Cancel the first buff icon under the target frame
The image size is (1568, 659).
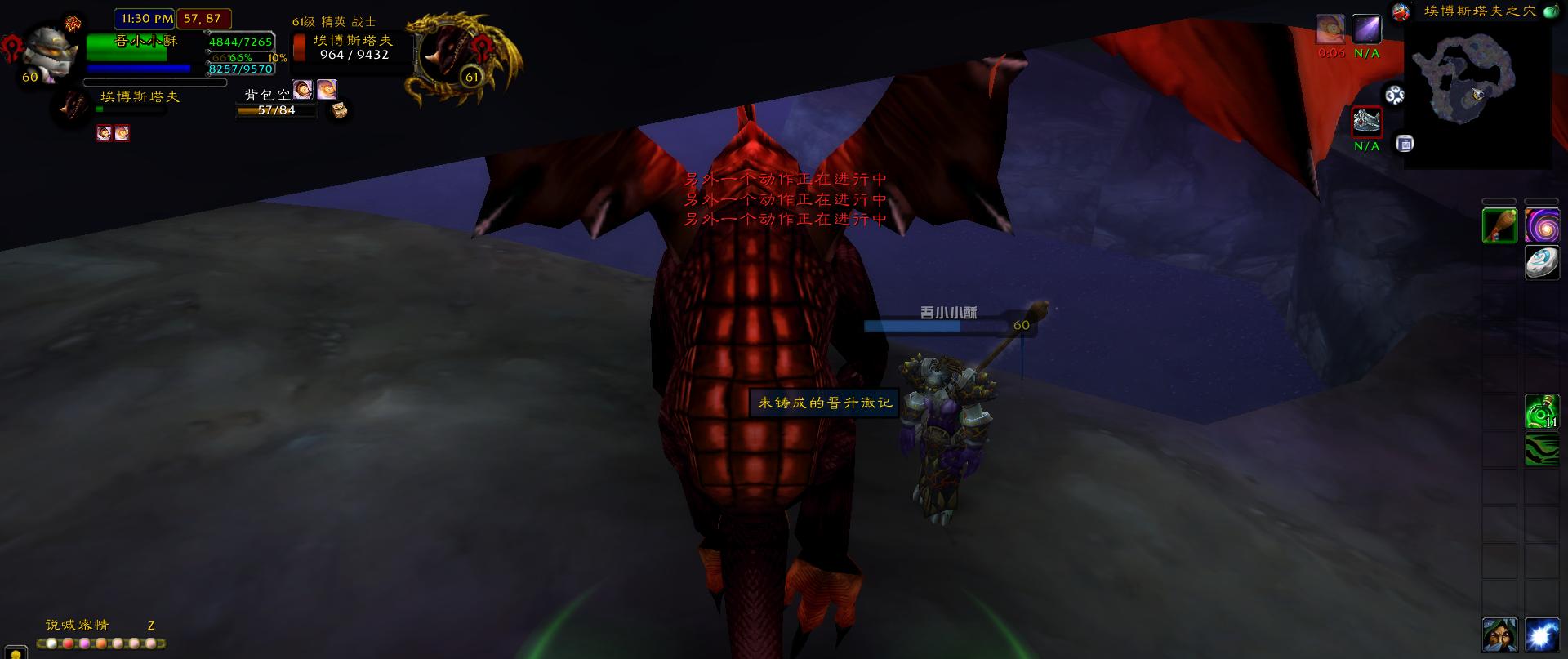(105, 133)
